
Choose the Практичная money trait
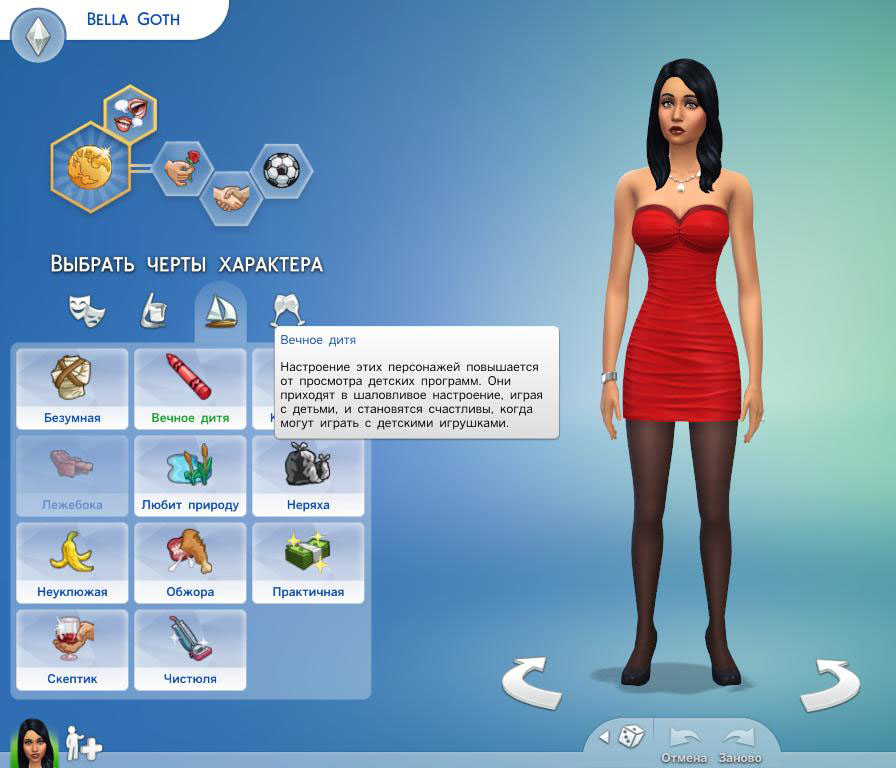pyautogui.click(x=308, y=562)
